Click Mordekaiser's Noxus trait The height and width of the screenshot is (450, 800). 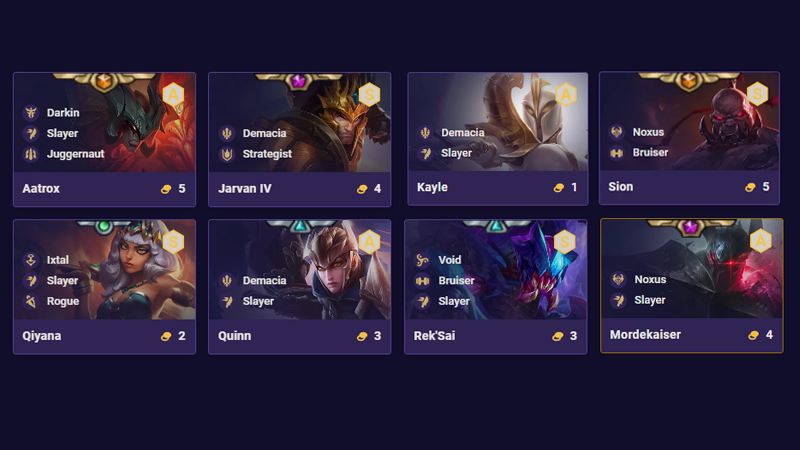click(x=649, y=280)
